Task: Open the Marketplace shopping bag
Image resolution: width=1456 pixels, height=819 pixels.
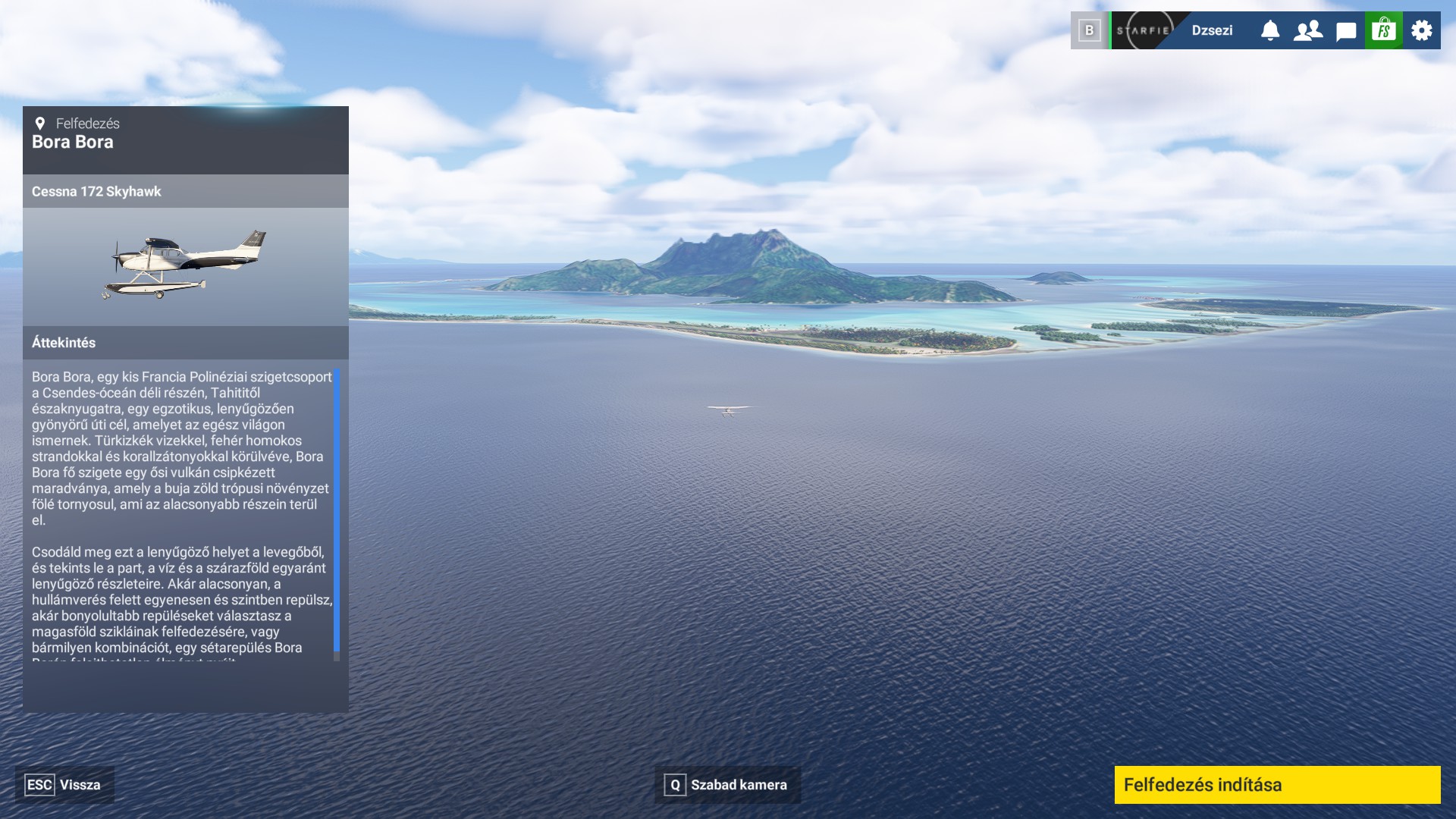Action: coord(1384,30)
